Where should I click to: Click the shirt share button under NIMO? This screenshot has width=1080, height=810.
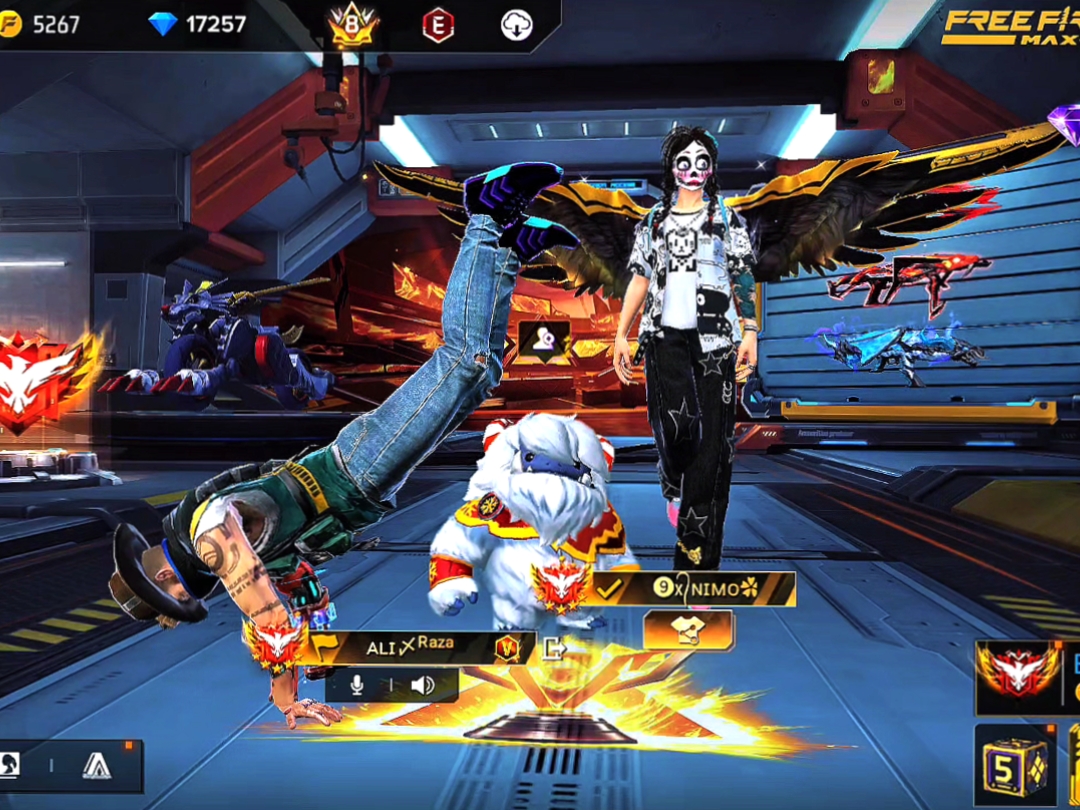(688, 630)
